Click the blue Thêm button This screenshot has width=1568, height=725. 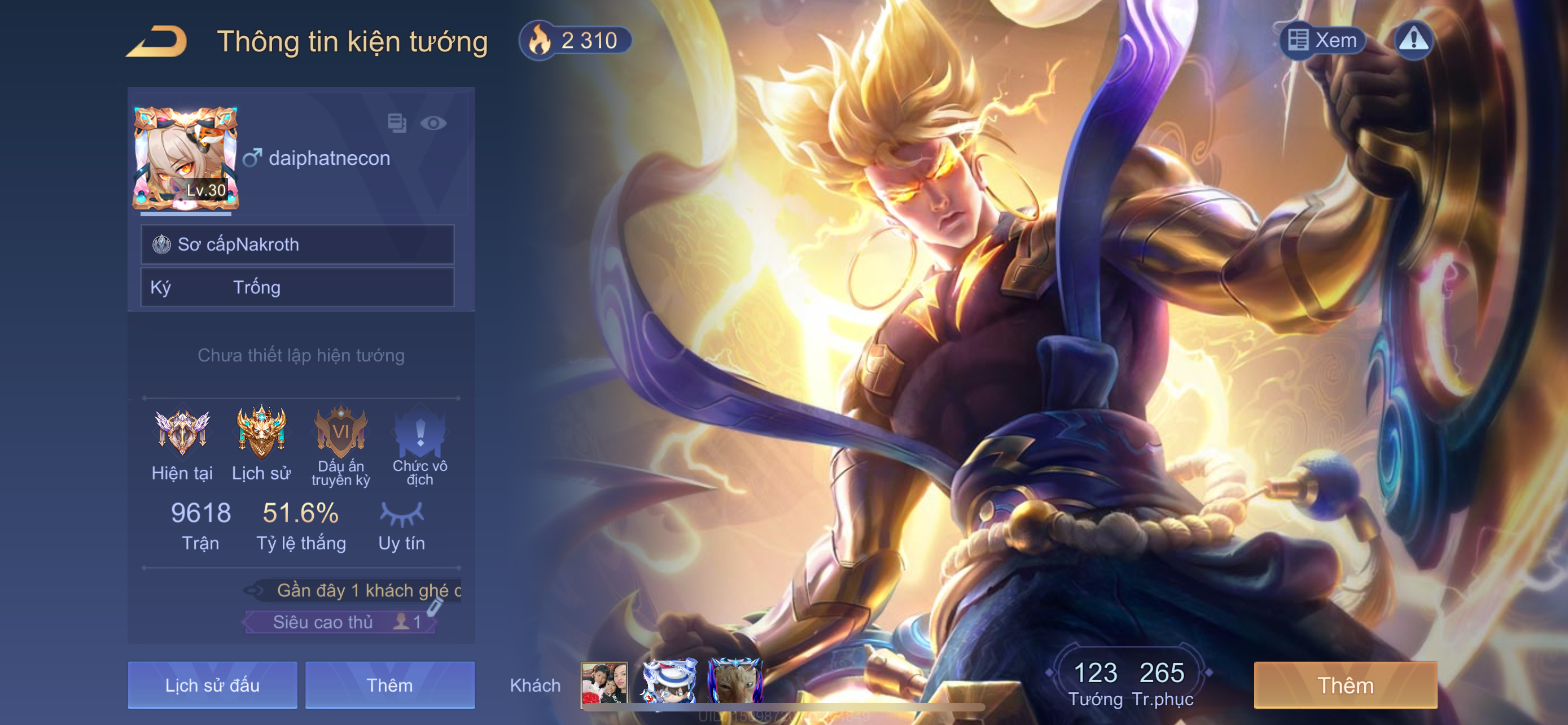tap(389, 685)
